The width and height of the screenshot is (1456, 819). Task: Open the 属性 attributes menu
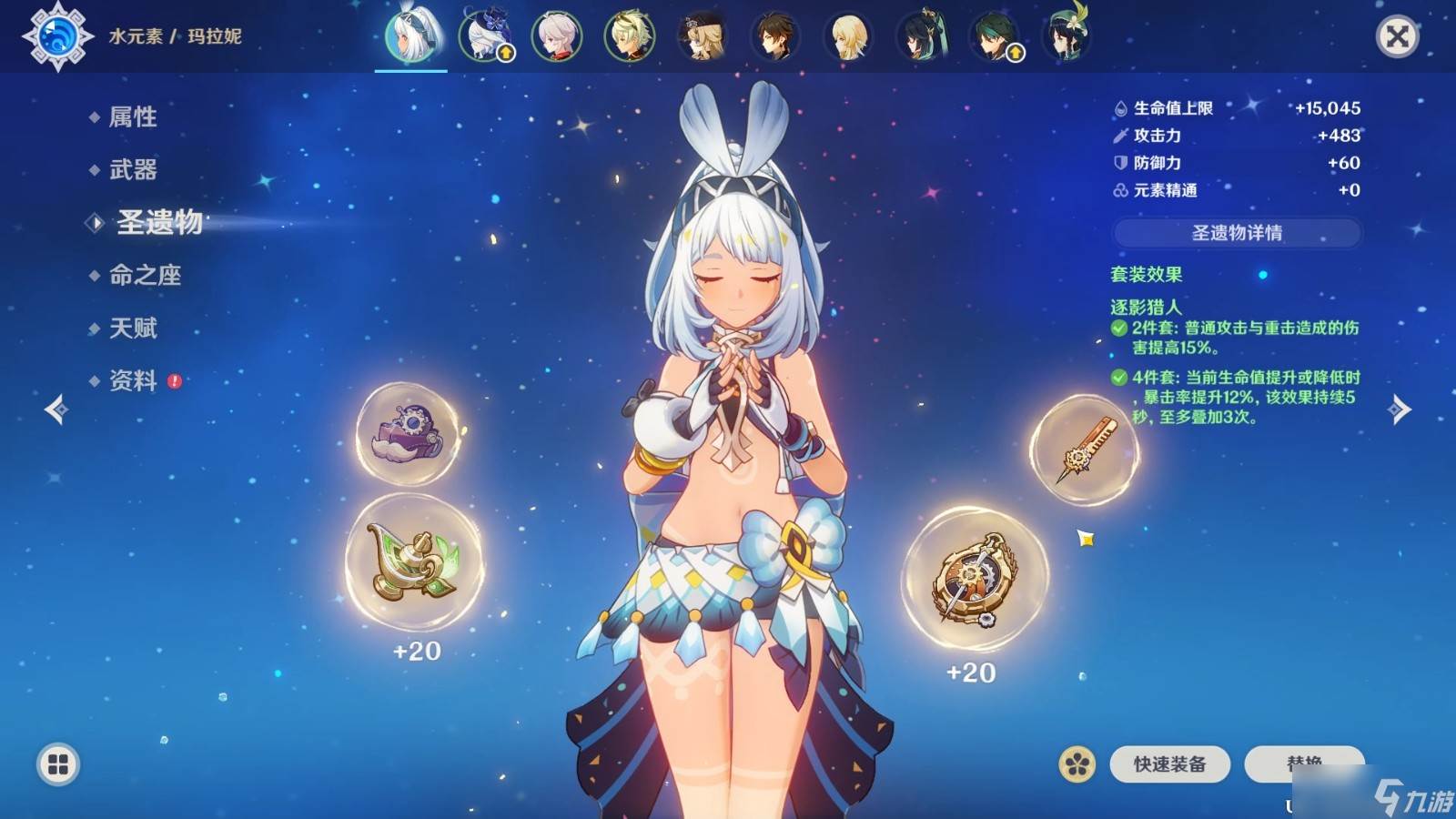[133, 116]
